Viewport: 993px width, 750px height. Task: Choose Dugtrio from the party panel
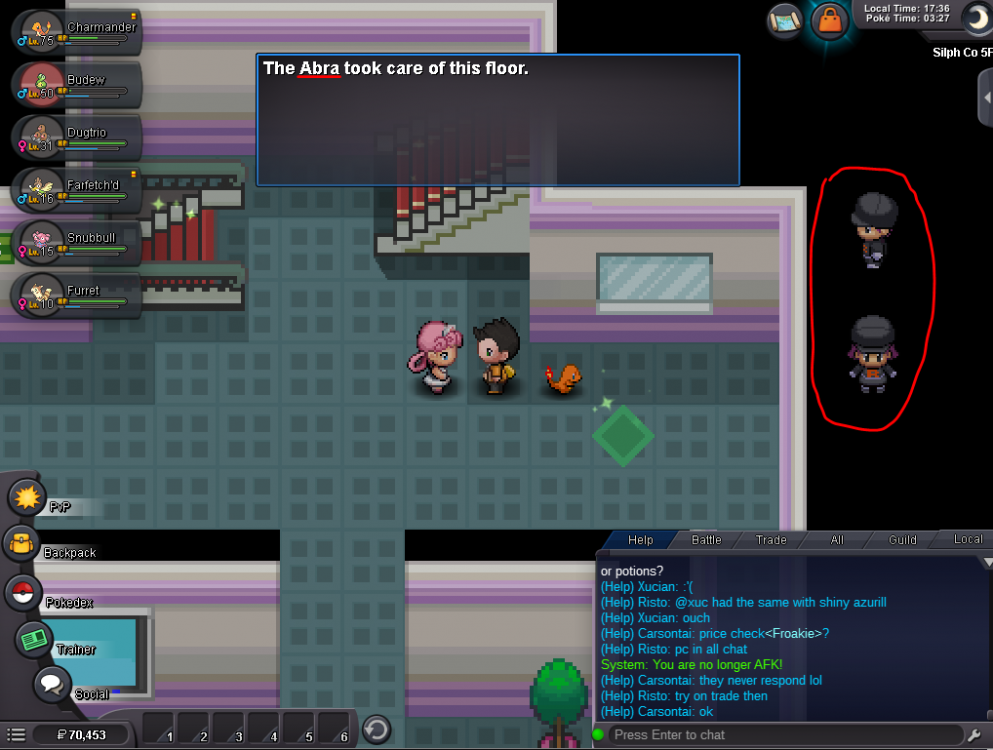click(75, 139)
